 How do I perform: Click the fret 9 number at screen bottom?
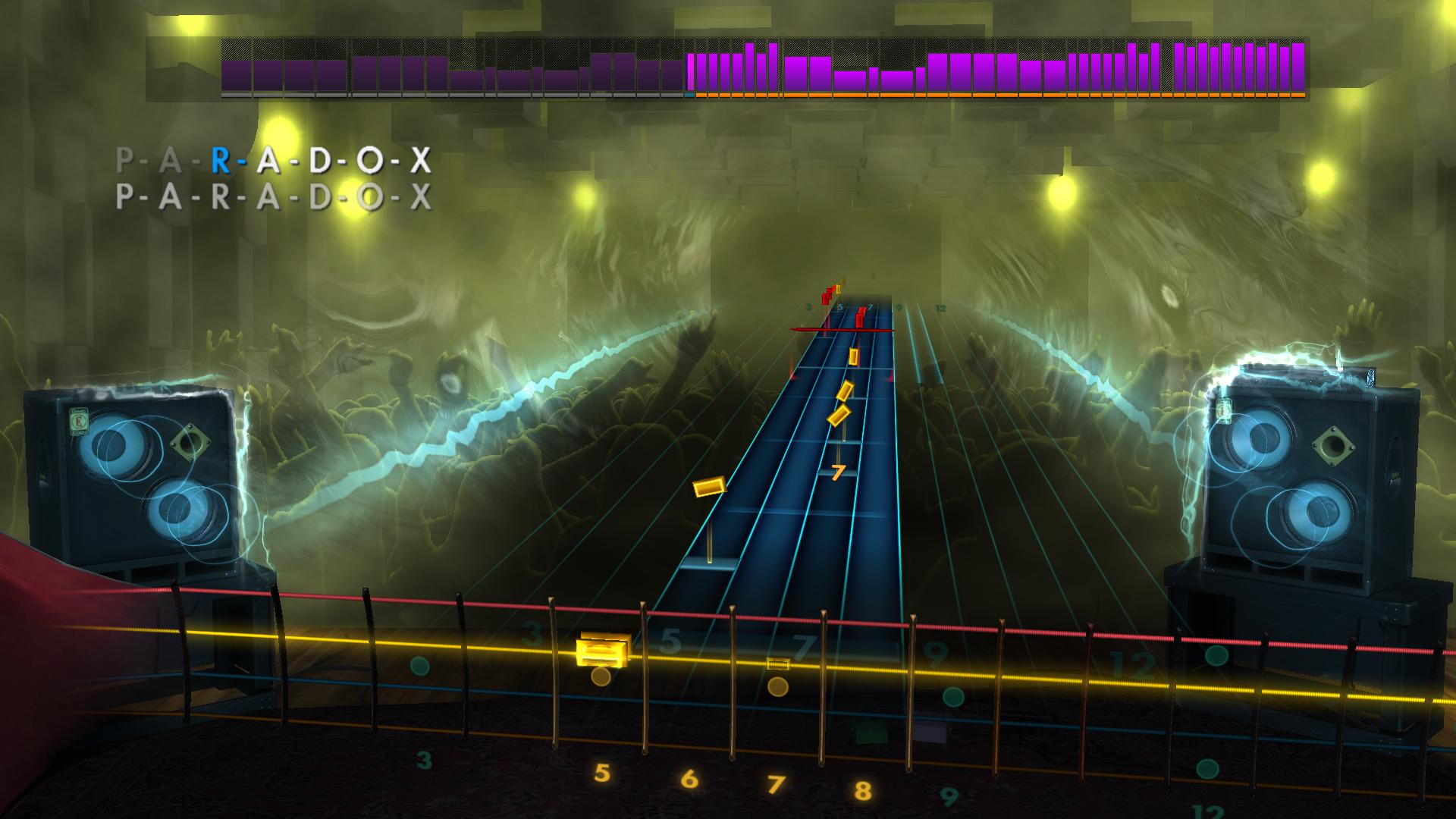point(949,795)
